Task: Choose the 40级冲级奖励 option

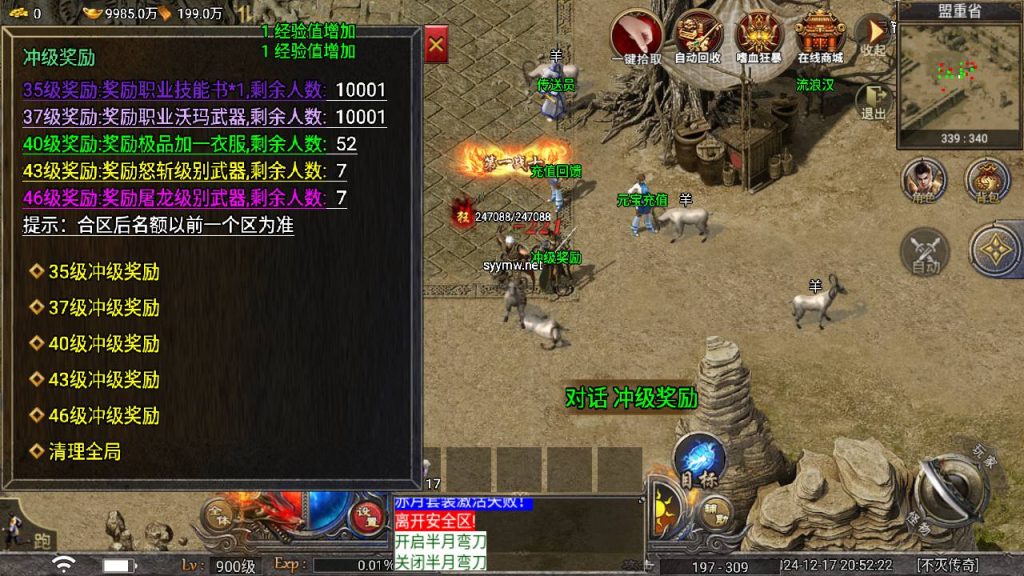Action: click(x=103, y=344)
